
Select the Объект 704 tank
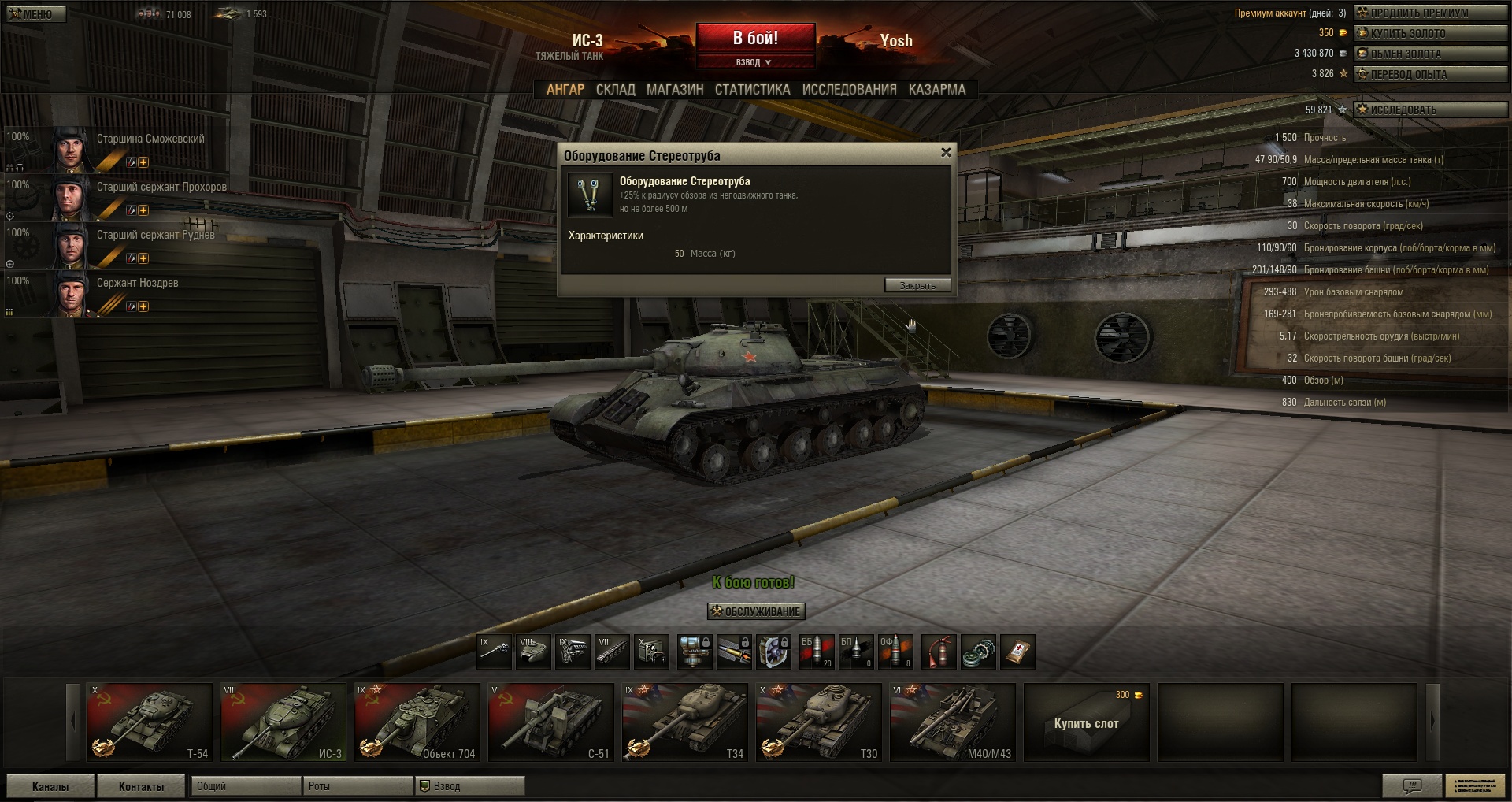[x=417, y=722]
